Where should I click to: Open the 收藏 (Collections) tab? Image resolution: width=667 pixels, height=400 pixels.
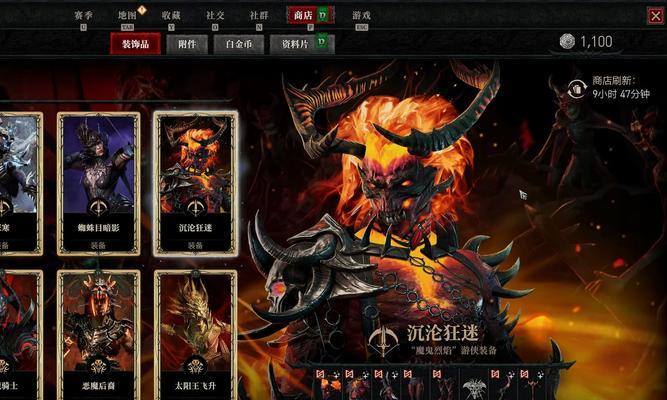(170, 16)
